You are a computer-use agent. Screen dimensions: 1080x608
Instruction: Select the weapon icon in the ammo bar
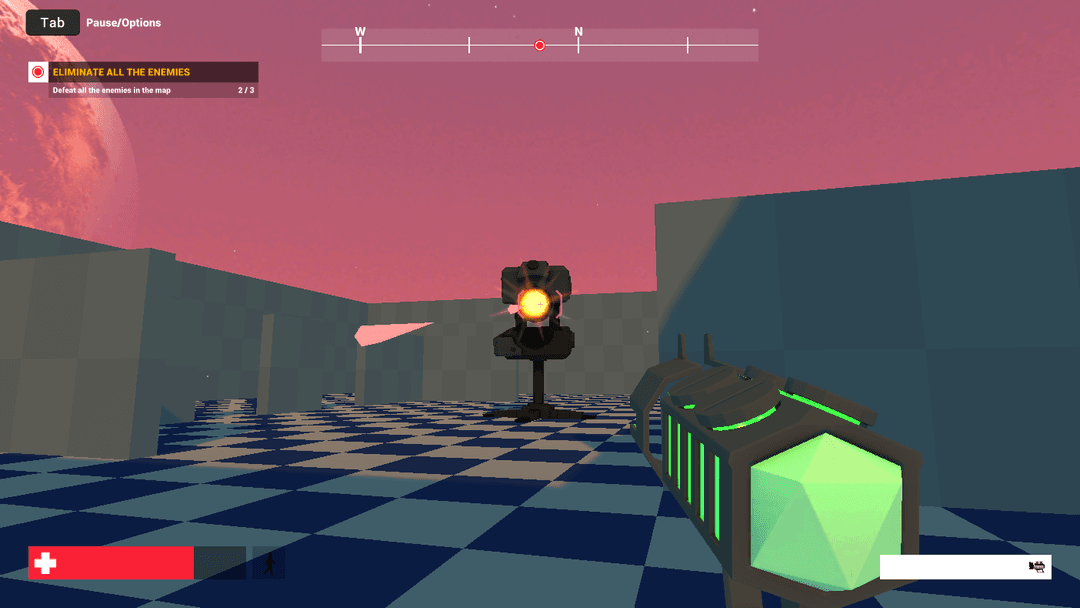(1037, 567)
